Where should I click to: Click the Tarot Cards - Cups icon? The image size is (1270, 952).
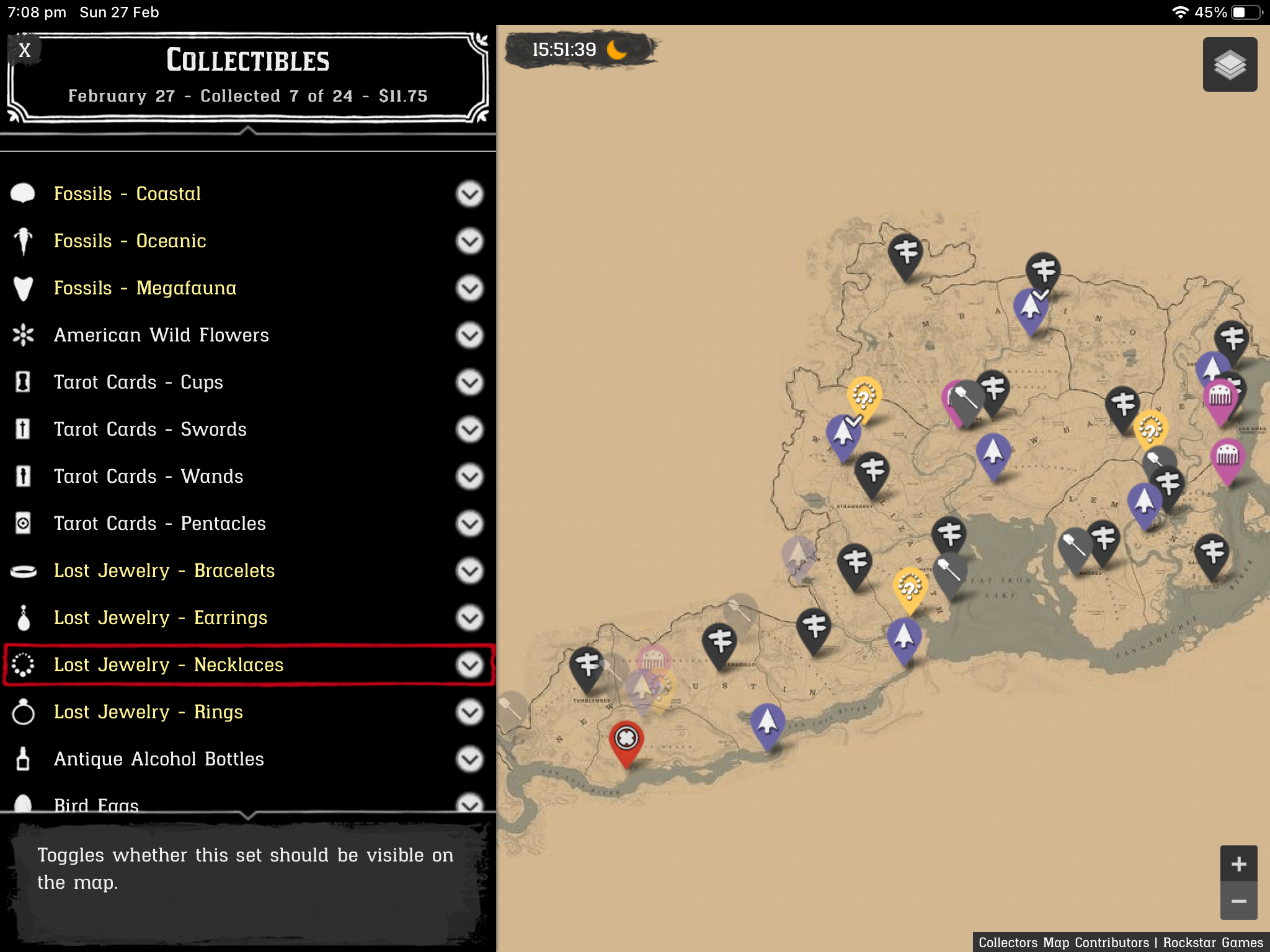(22, 382)
